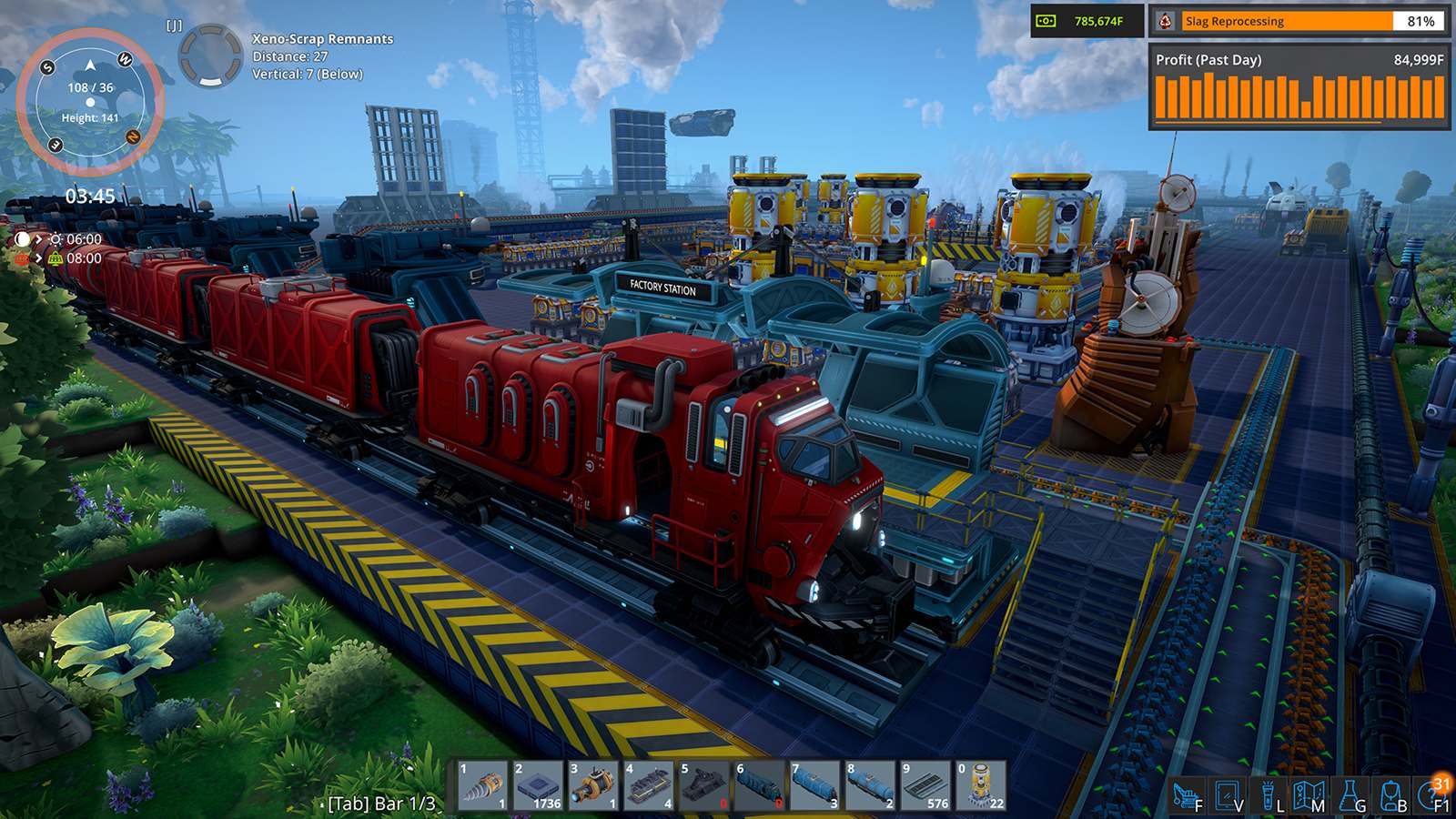This screenshot has height=819, width=1456.
Task: Select the hotbar slot 4 building item
Action: tap(649, 785)
